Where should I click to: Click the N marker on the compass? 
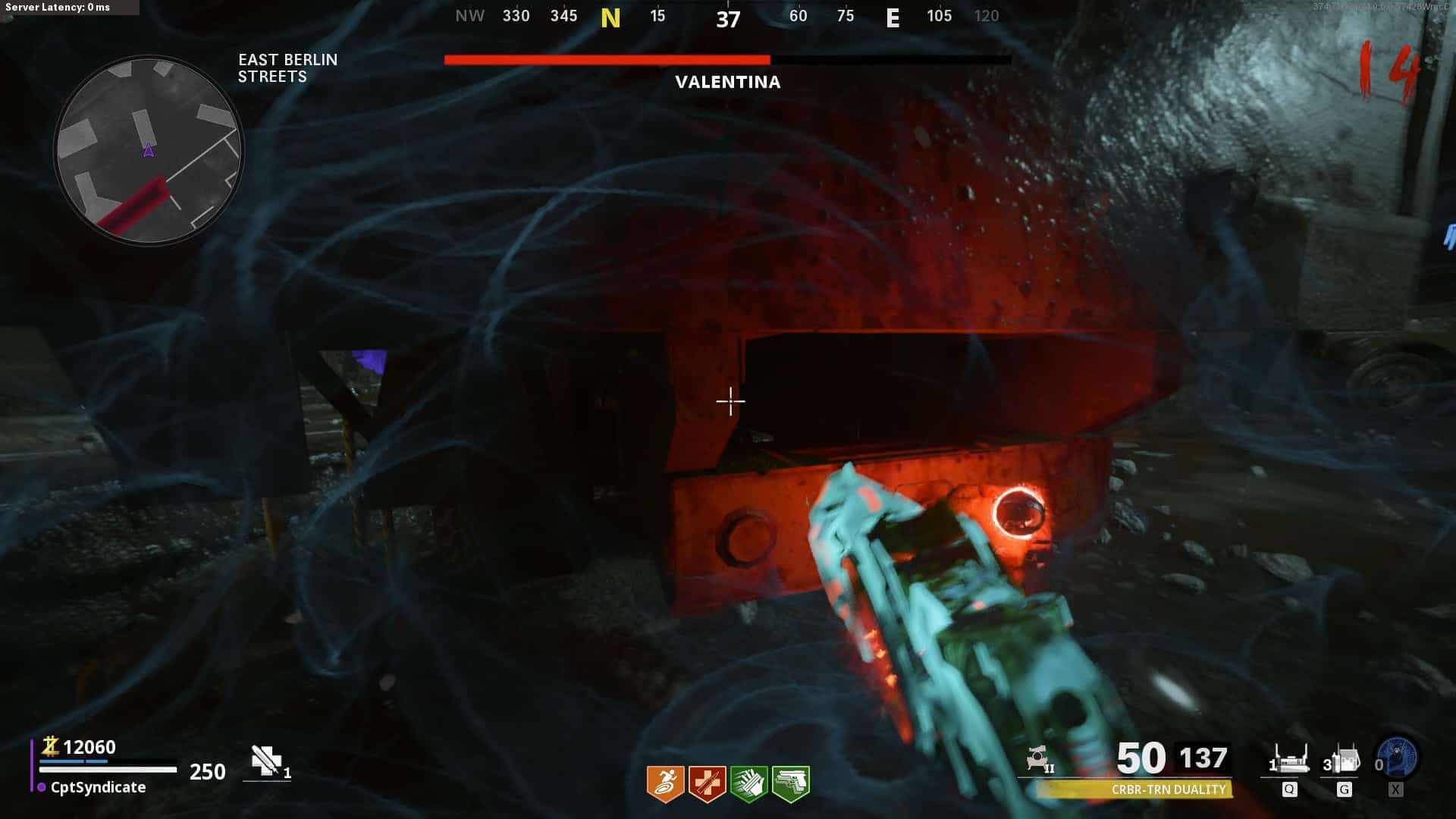(610, 17)
